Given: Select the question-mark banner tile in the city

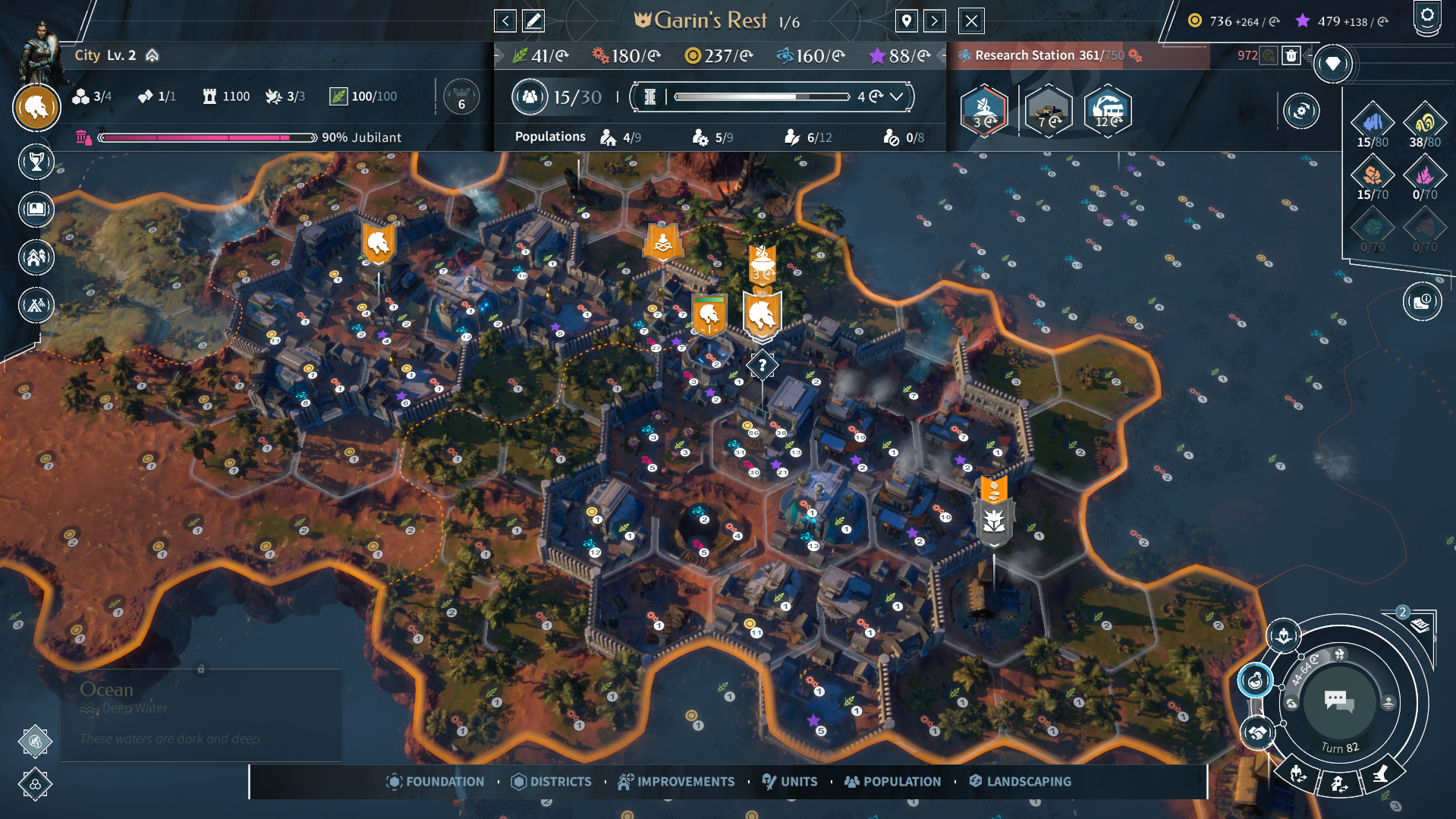Looking at the screenshot, I should [x=761, y=364].
